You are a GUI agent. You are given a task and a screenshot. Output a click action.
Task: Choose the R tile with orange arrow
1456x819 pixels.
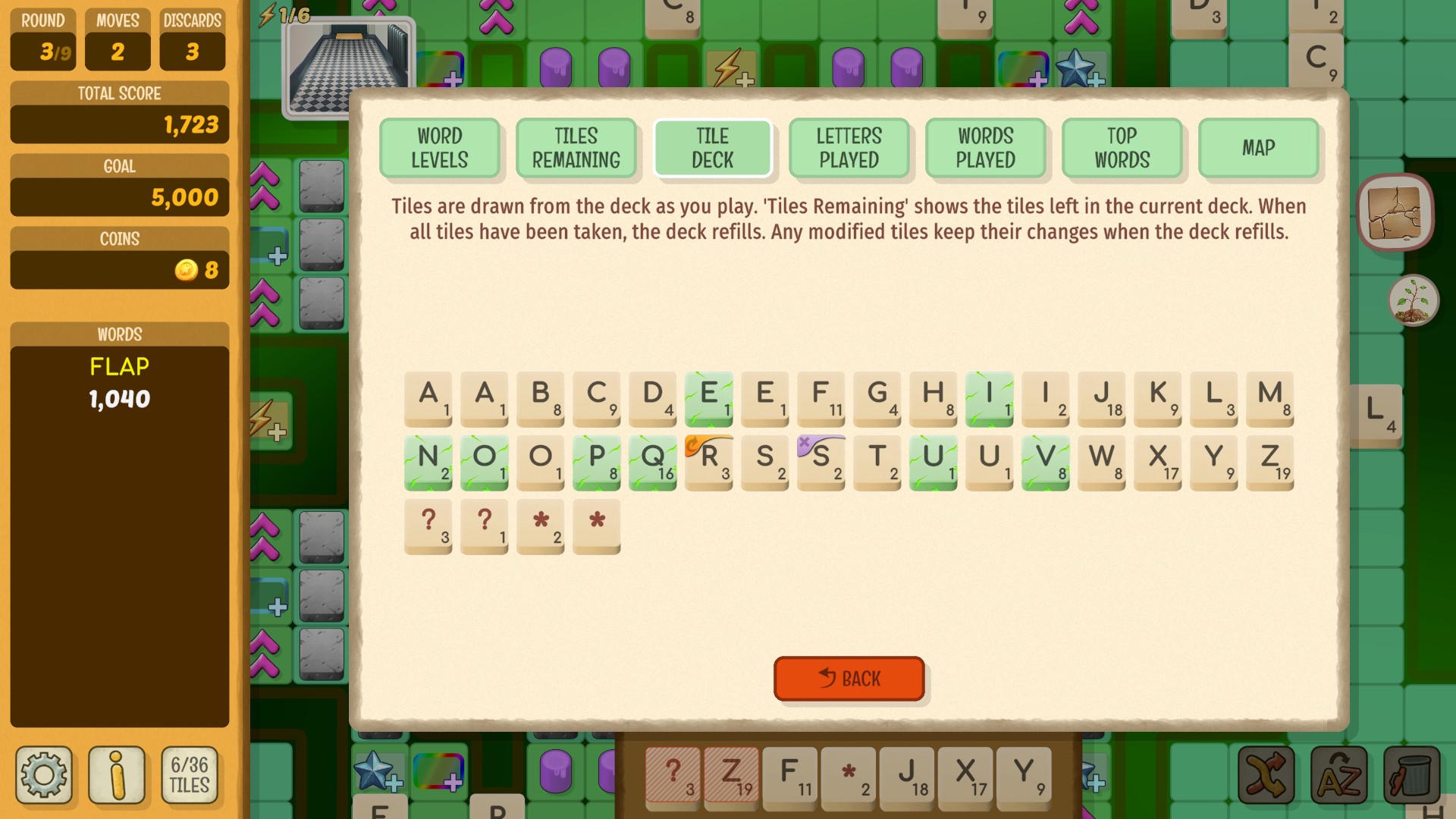[709, 462]
